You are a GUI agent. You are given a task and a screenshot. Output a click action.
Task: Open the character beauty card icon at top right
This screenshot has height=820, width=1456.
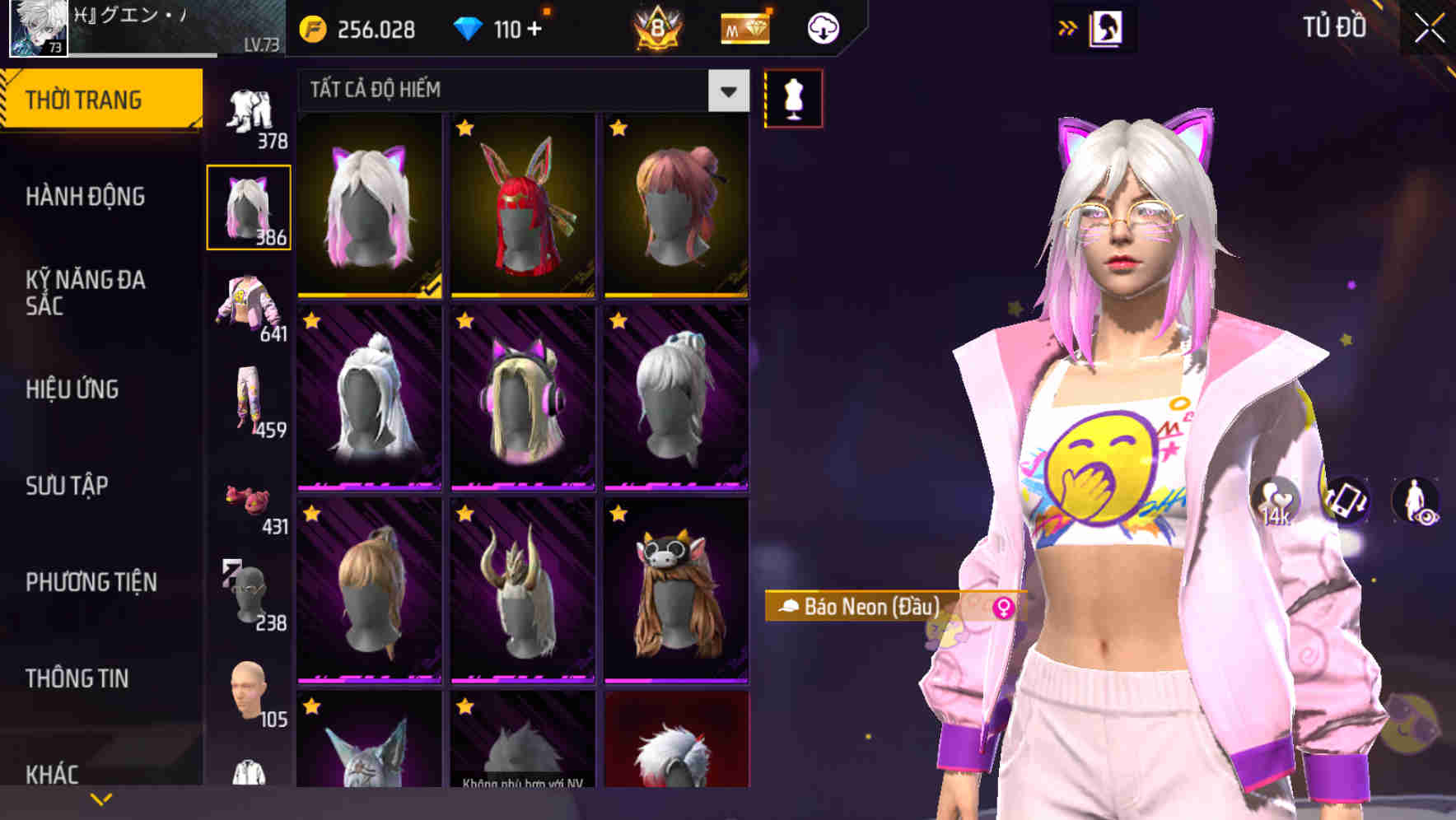(1108, 27)
